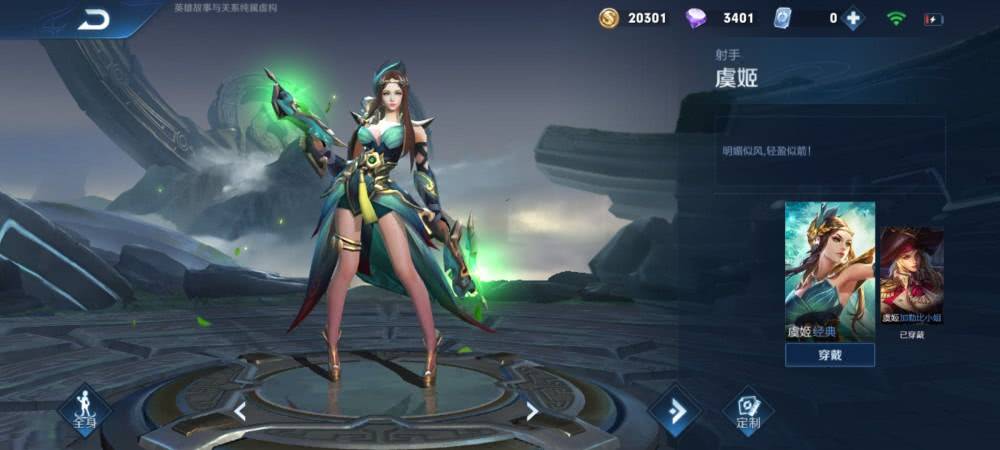
Task: Tap the diamond arrow button beside 定制
Action: tap(674, 410)
